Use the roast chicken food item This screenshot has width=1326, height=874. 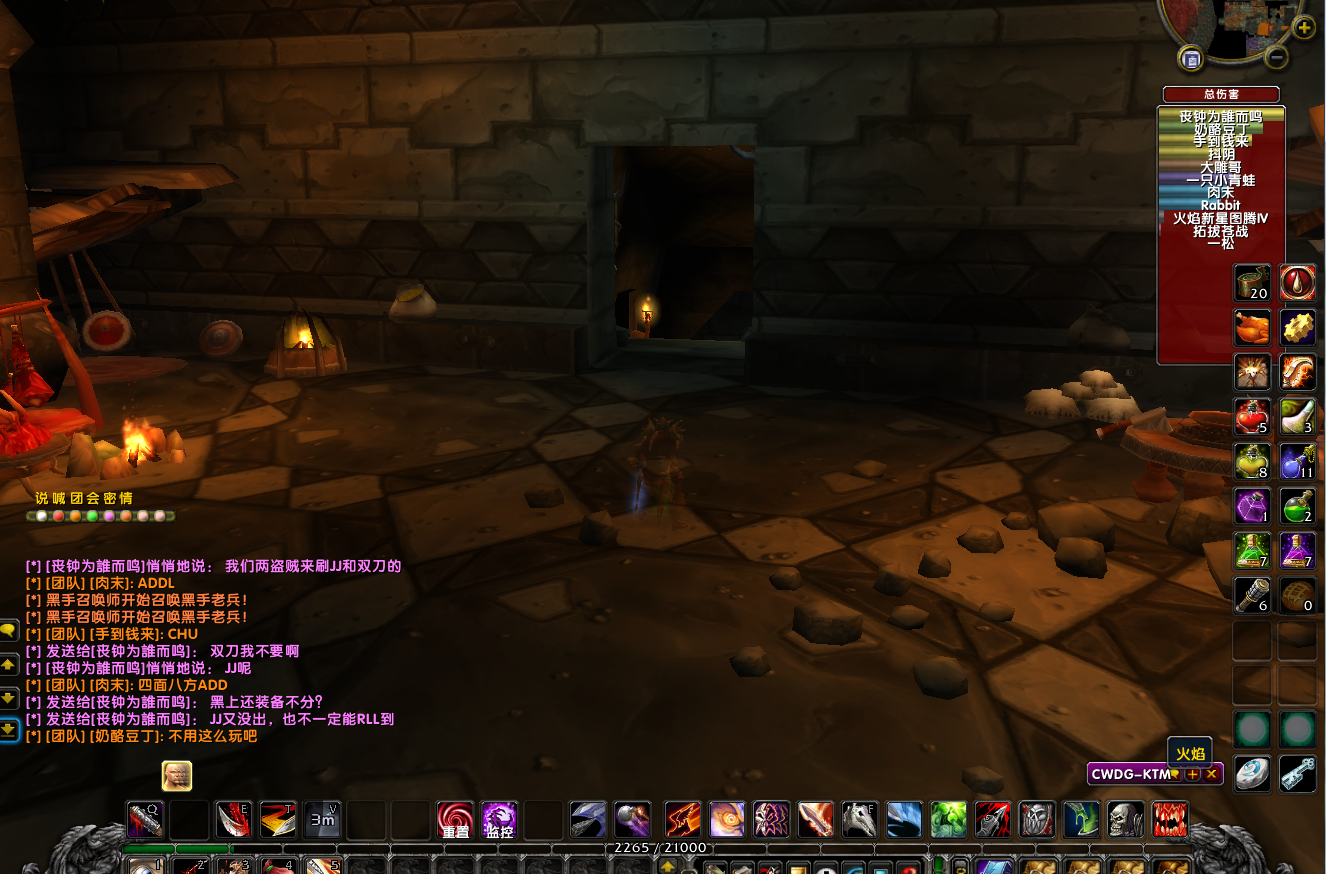(1252, 327)
